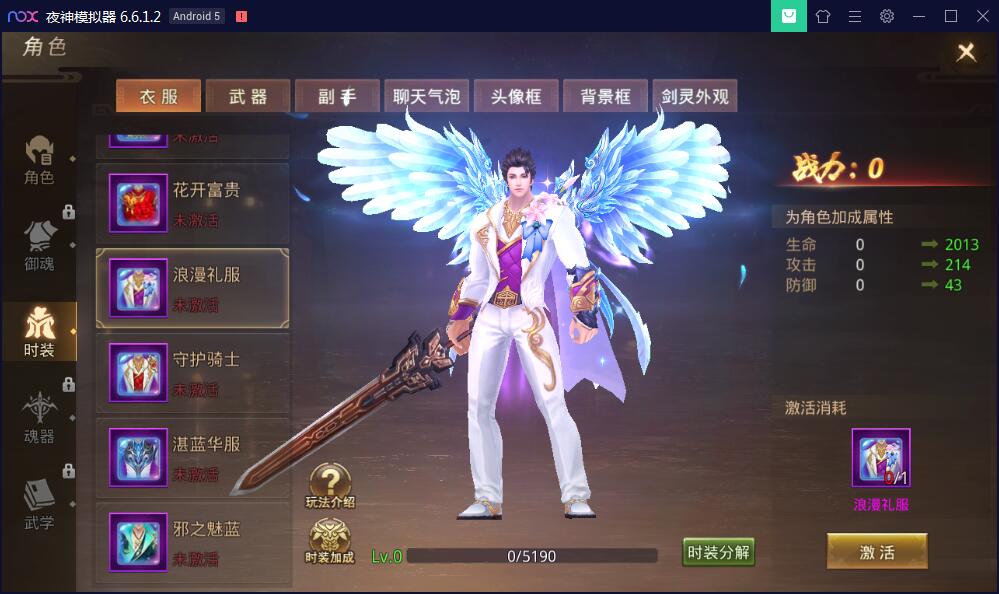999x594 pixels.
Task: Select the 花开富贵 outfit
Action: [193, 203]
